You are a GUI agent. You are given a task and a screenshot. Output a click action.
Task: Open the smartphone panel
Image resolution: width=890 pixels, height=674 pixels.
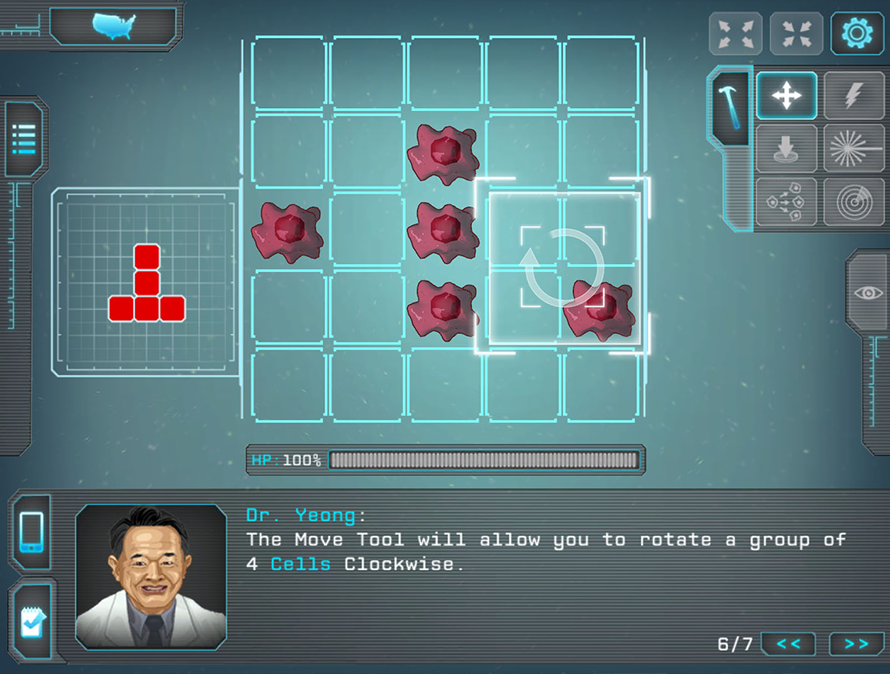click(31, 532)
